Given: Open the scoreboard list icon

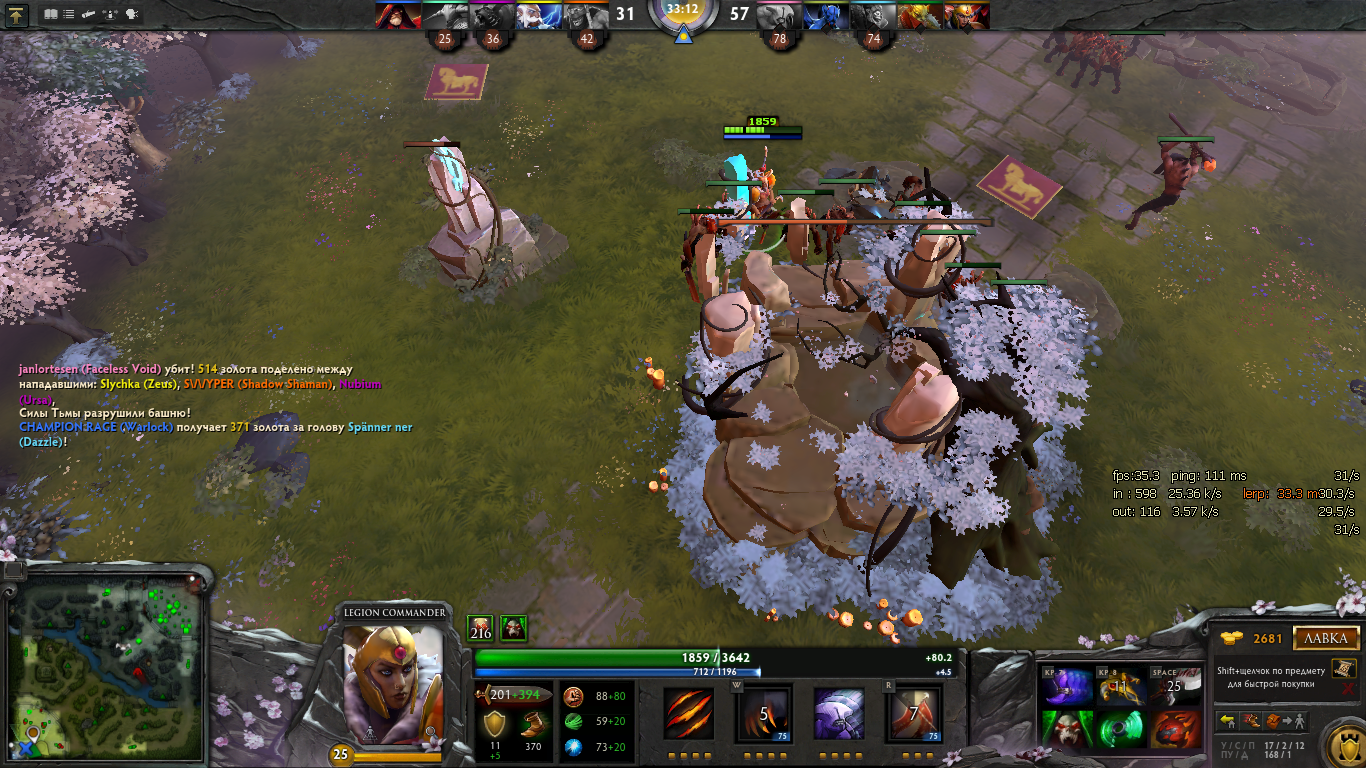Looking at the screenshot, I should 68,15.
